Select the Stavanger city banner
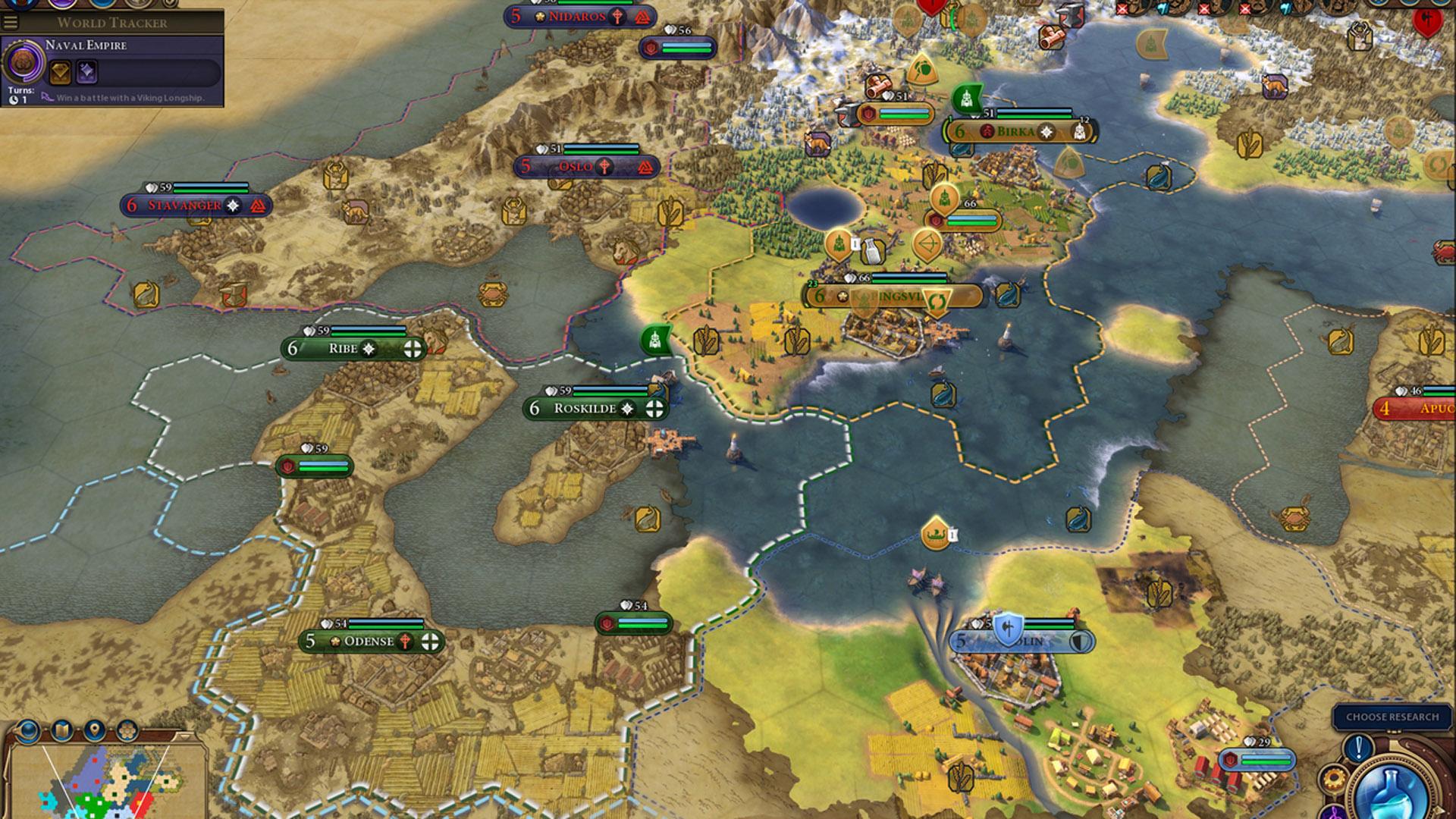 [x=184, y=206]
